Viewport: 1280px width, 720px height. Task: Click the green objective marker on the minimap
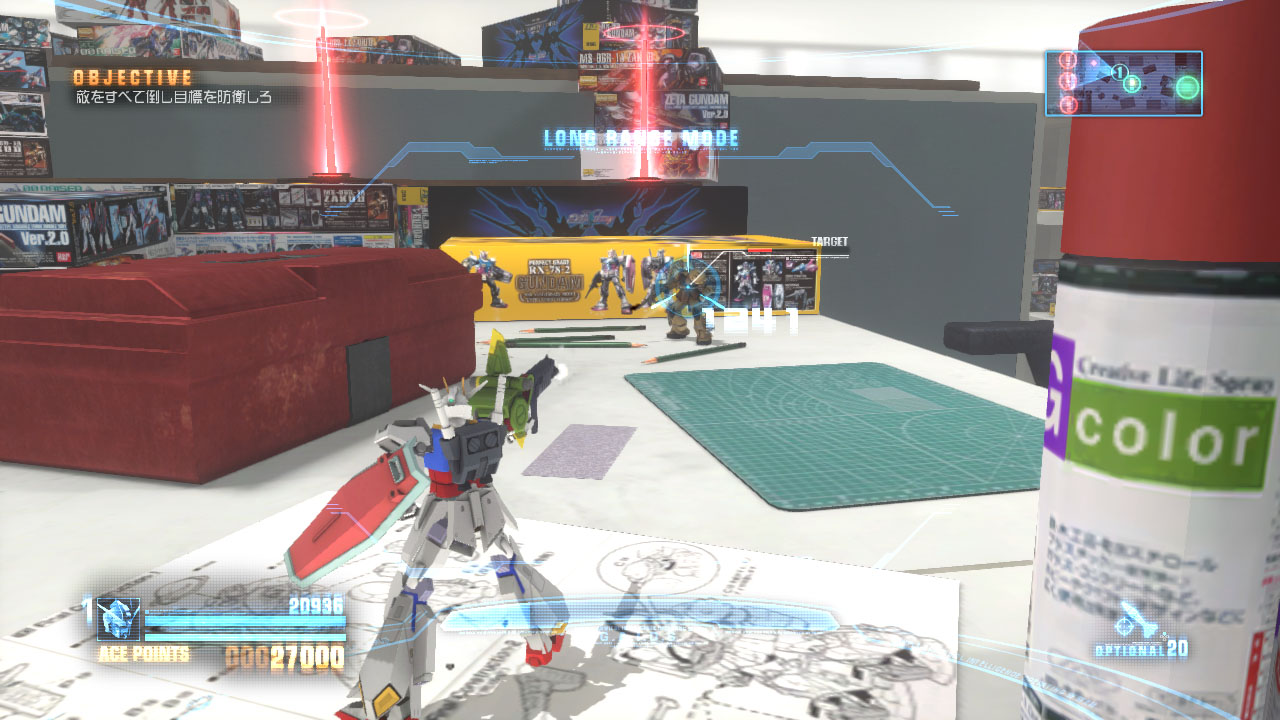[x=1187, y=86]
